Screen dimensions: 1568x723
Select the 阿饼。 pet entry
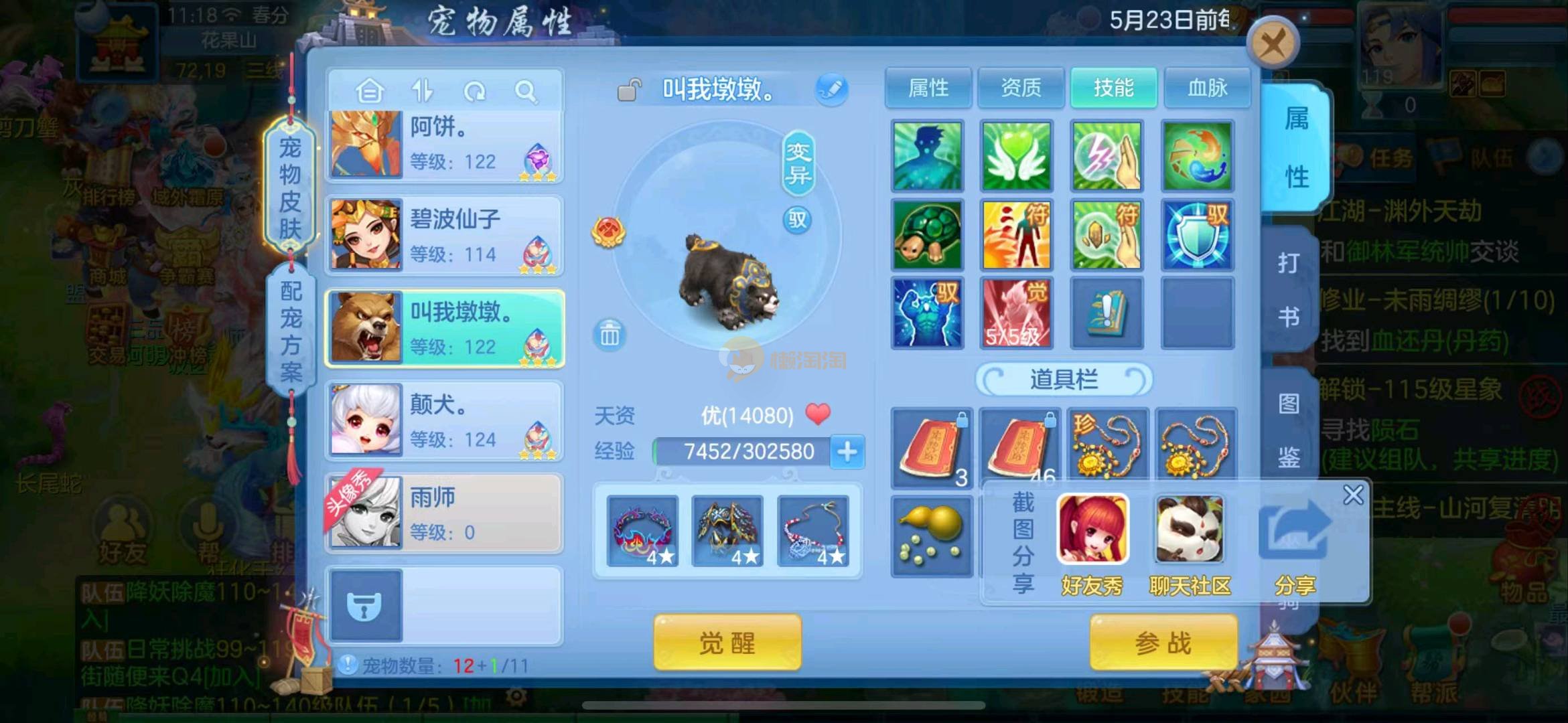tap(445, 144)
